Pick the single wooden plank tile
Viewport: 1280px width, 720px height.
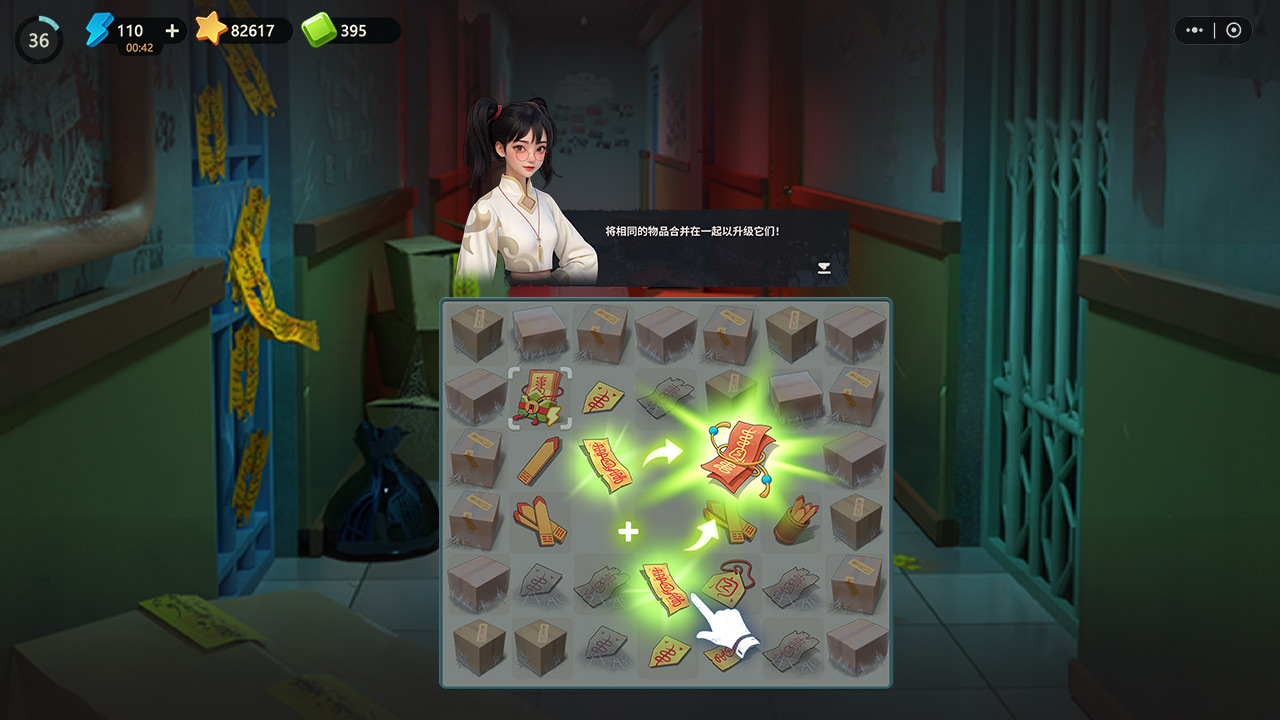(540, 459)
